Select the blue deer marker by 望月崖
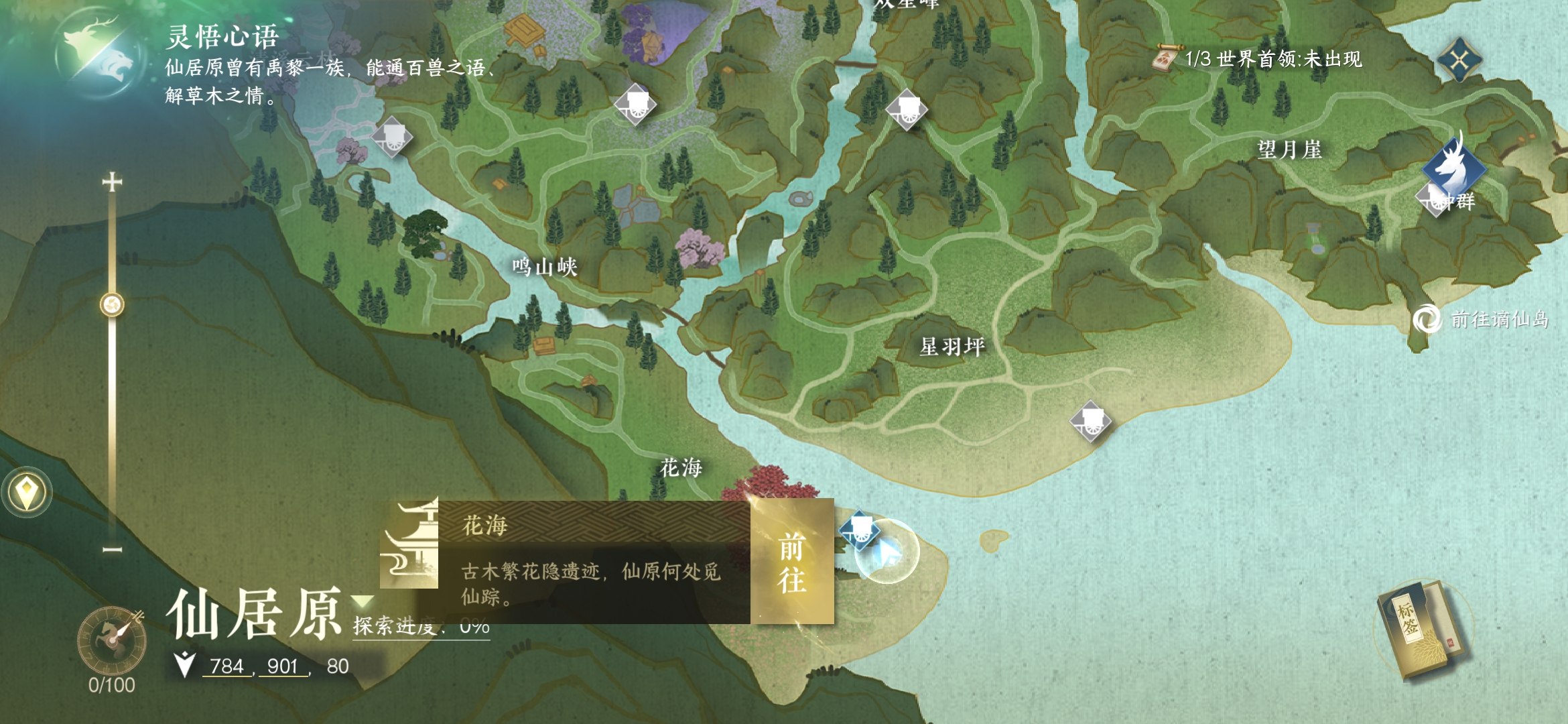 pyautogui.click(x=1453, y=167)
